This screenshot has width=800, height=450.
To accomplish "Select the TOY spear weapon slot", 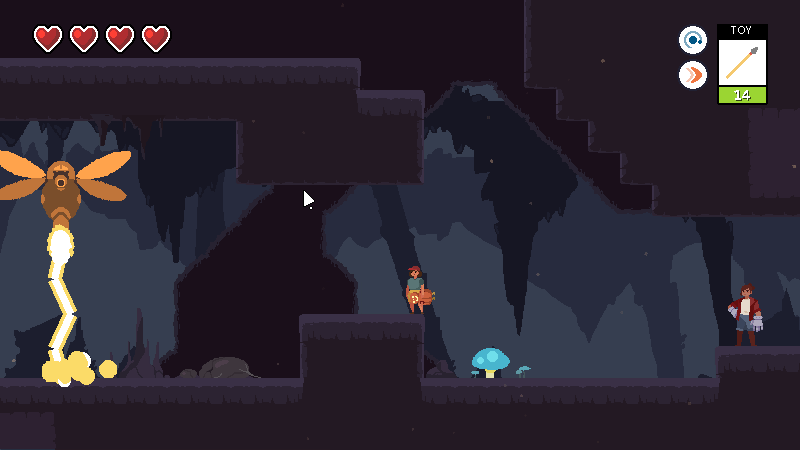I will click(x=742, y=63).
